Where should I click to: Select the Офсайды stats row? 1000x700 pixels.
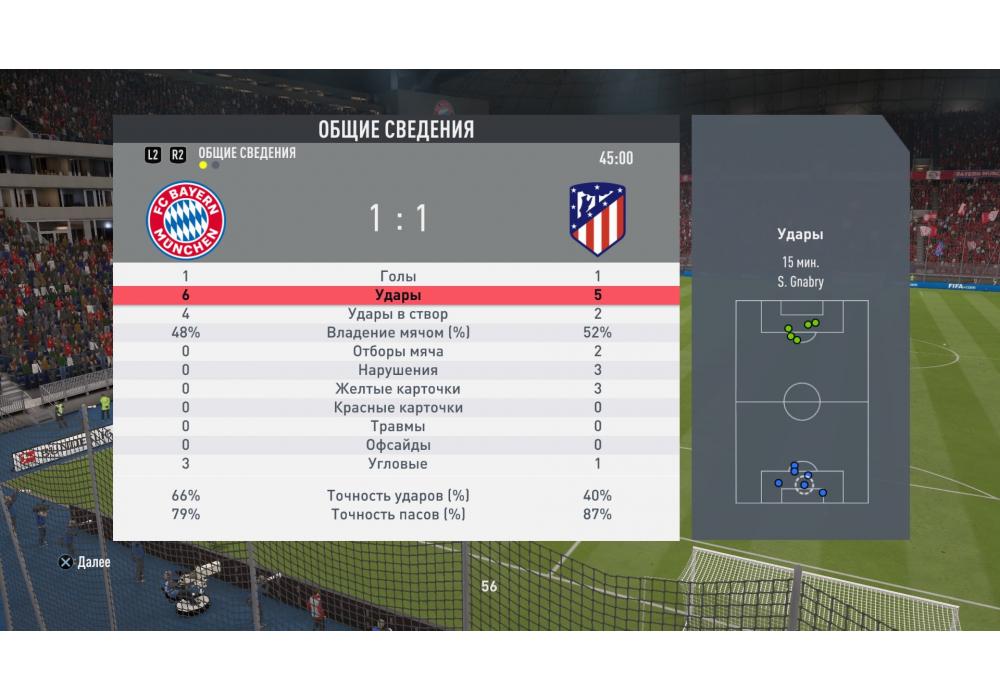[x=398, y=445]
